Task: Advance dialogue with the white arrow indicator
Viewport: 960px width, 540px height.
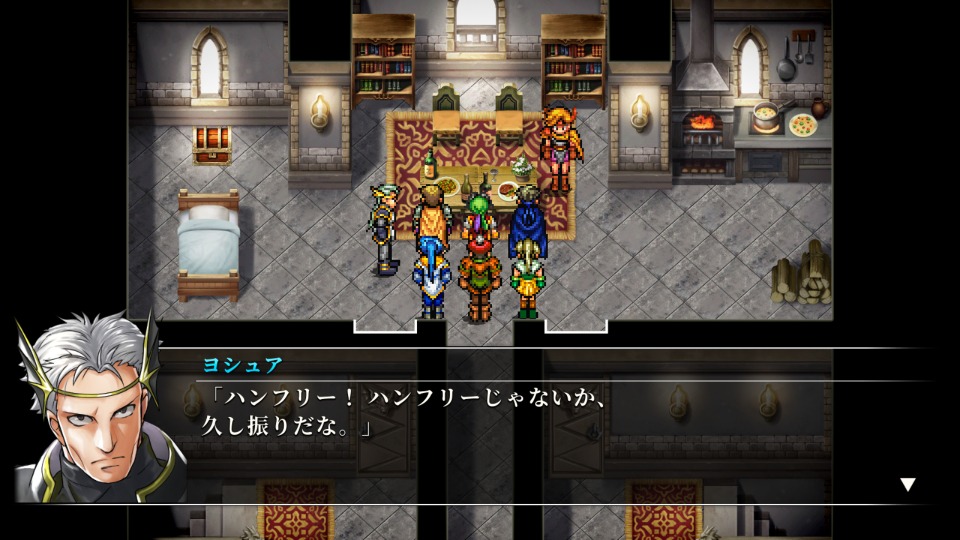Action: coord(907,484)
